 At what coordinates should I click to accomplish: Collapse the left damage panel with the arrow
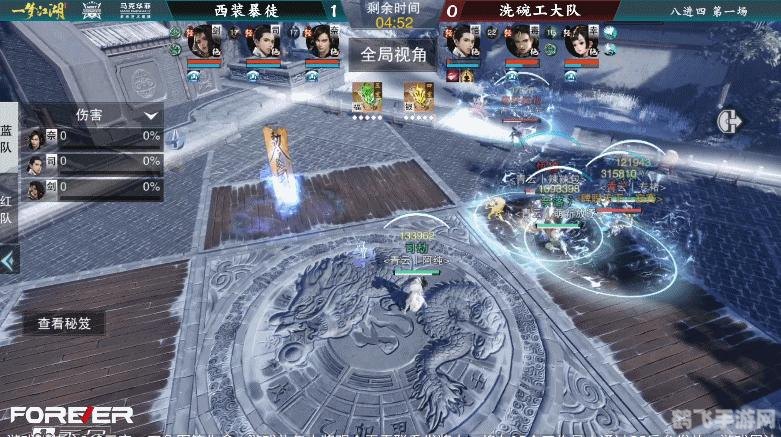(x=8, y=261)
